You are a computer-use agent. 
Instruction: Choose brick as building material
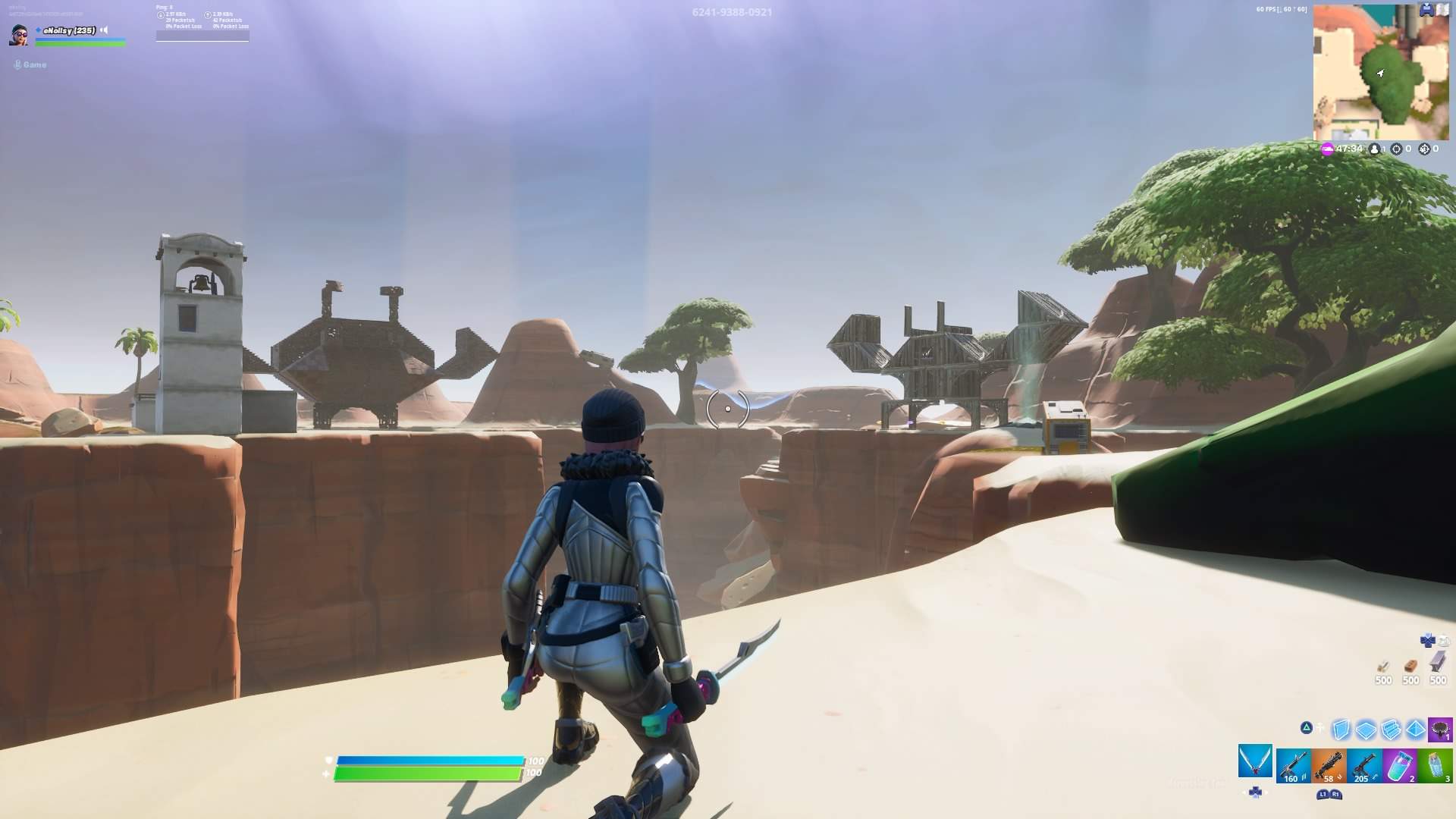[1410, 666]
